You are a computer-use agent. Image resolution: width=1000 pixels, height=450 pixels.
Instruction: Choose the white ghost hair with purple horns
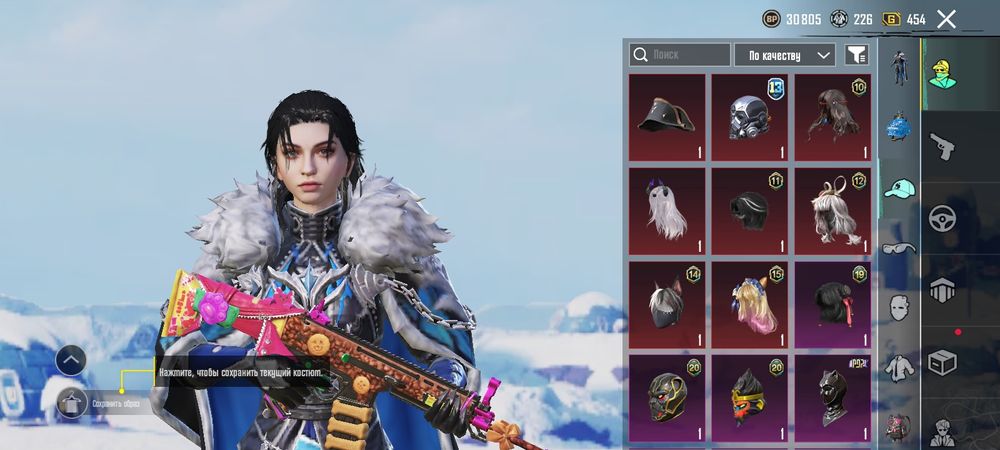tap(667, 210)
